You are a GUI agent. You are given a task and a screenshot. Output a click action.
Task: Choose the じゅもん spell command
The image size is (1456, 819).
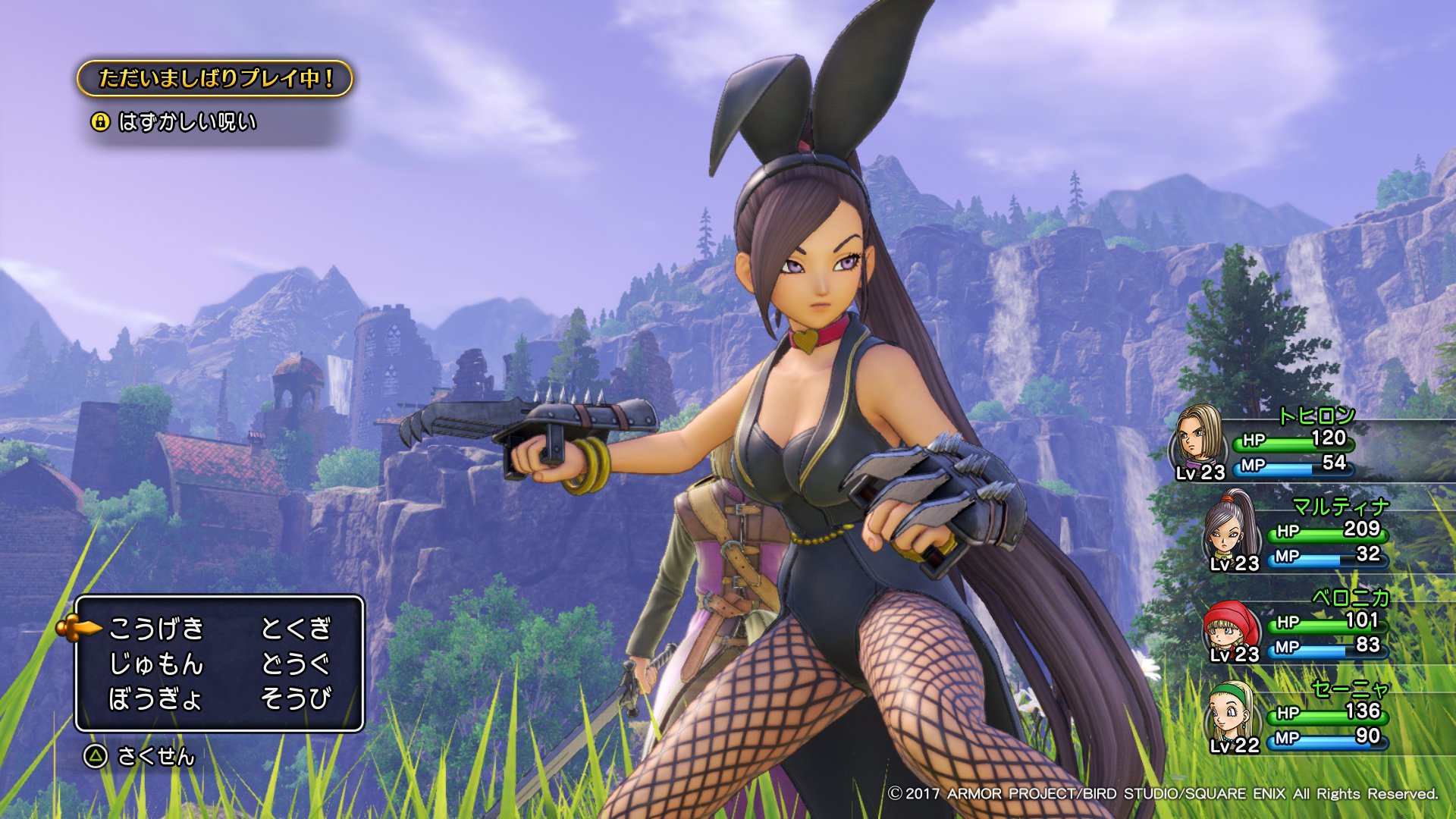pos(156,664)
